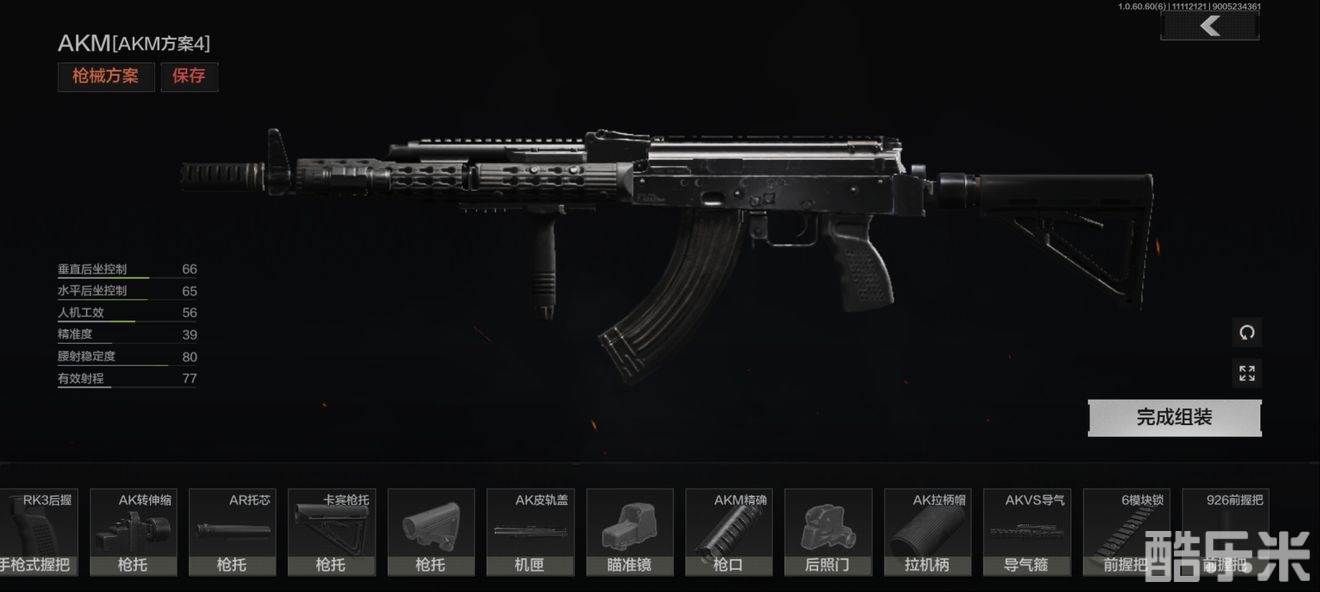
Task: Select the AKVS导气 gas block slot
Action: point(1026,532)
